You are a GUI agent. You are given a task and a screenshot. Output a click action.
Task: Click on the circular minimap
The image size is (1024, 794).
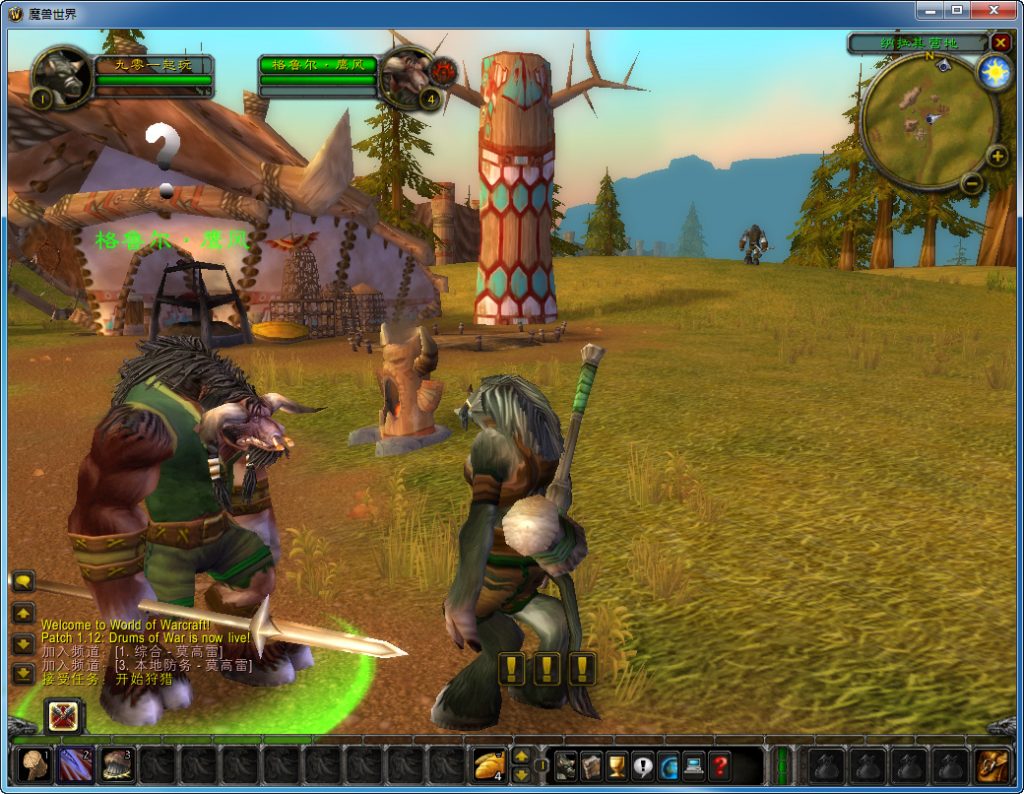(x=928, y=120)
